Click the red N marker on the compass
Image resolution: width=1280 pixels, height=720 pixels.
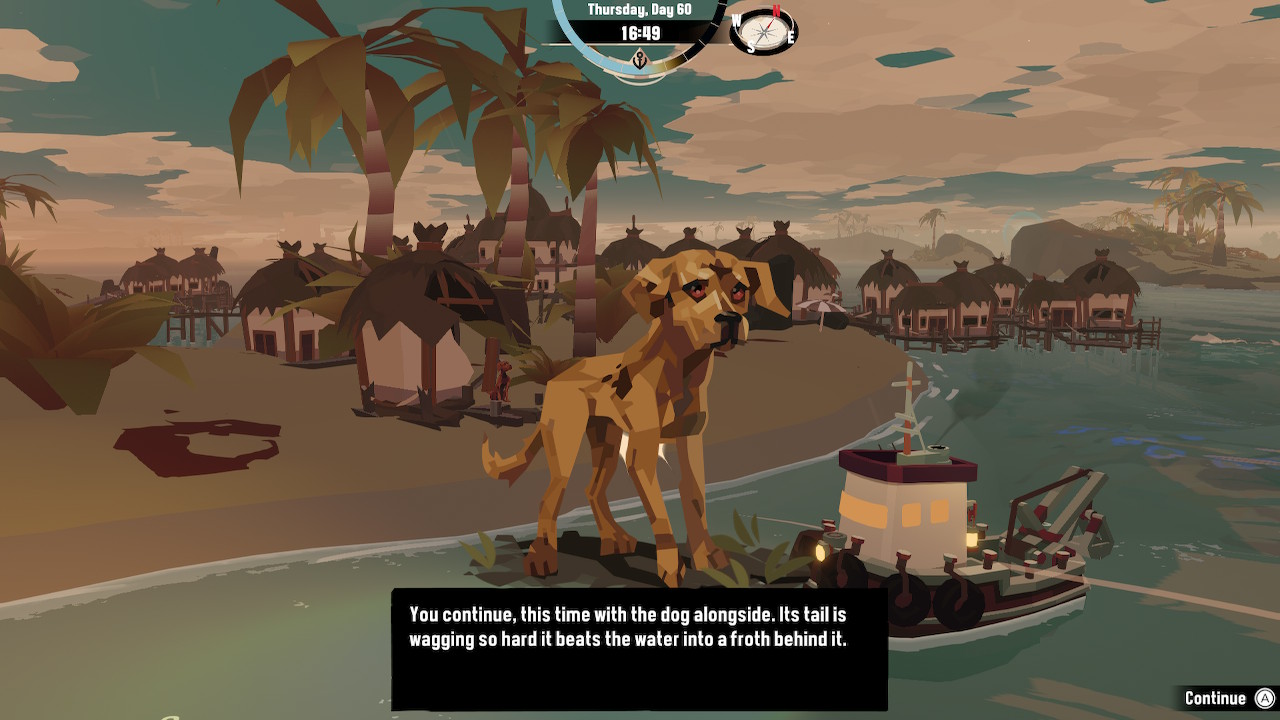pyautogui.click(x=776, y=10)
